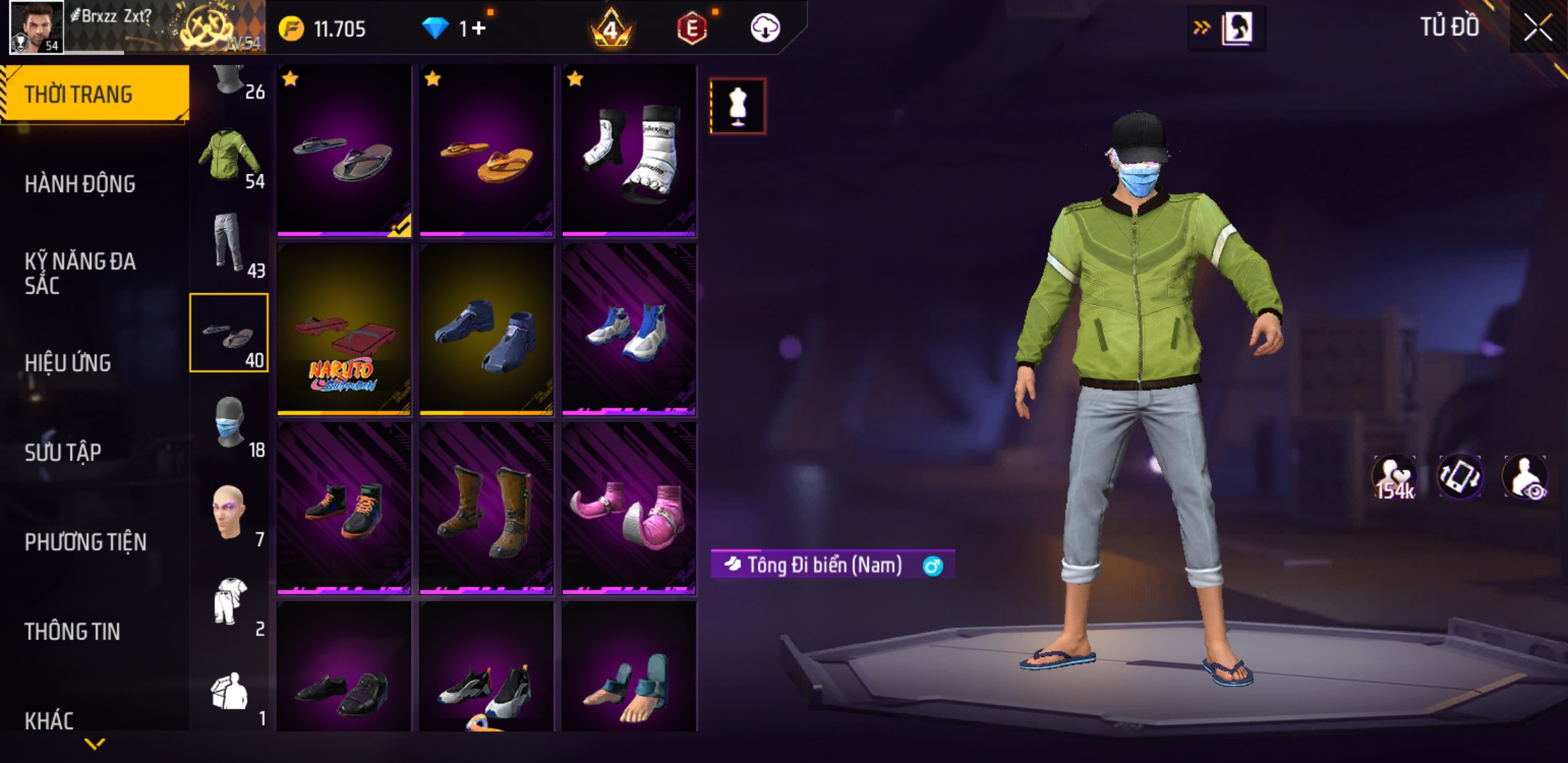Image resolution: width=1568 pixels, height=763 pixels.
Task: Open the cloud download icon
Action: [765, 28]
